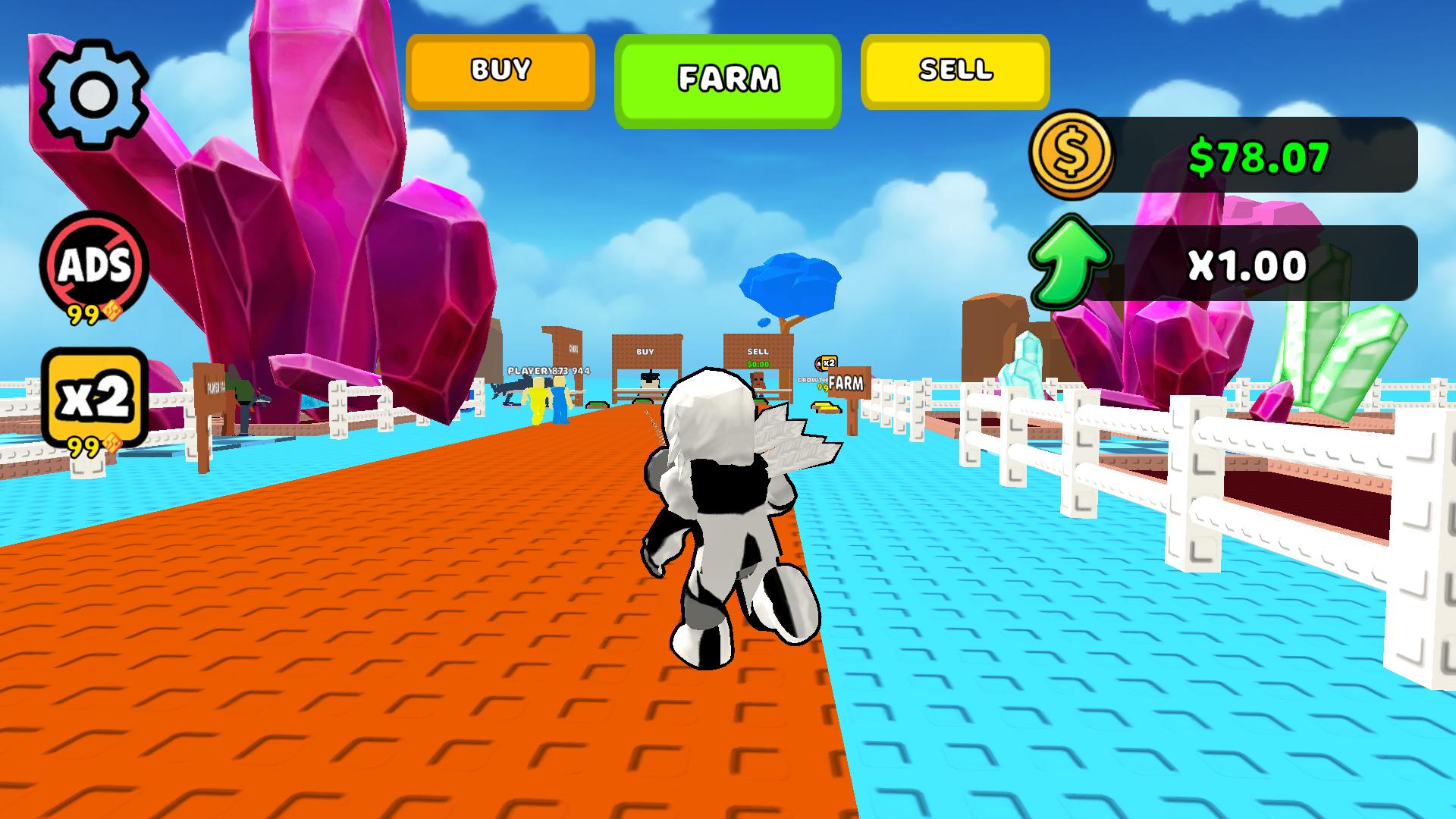This screenshot has height=819, width=1456.
Task: Open the SELL tab
Action: [x=954, y=72]
